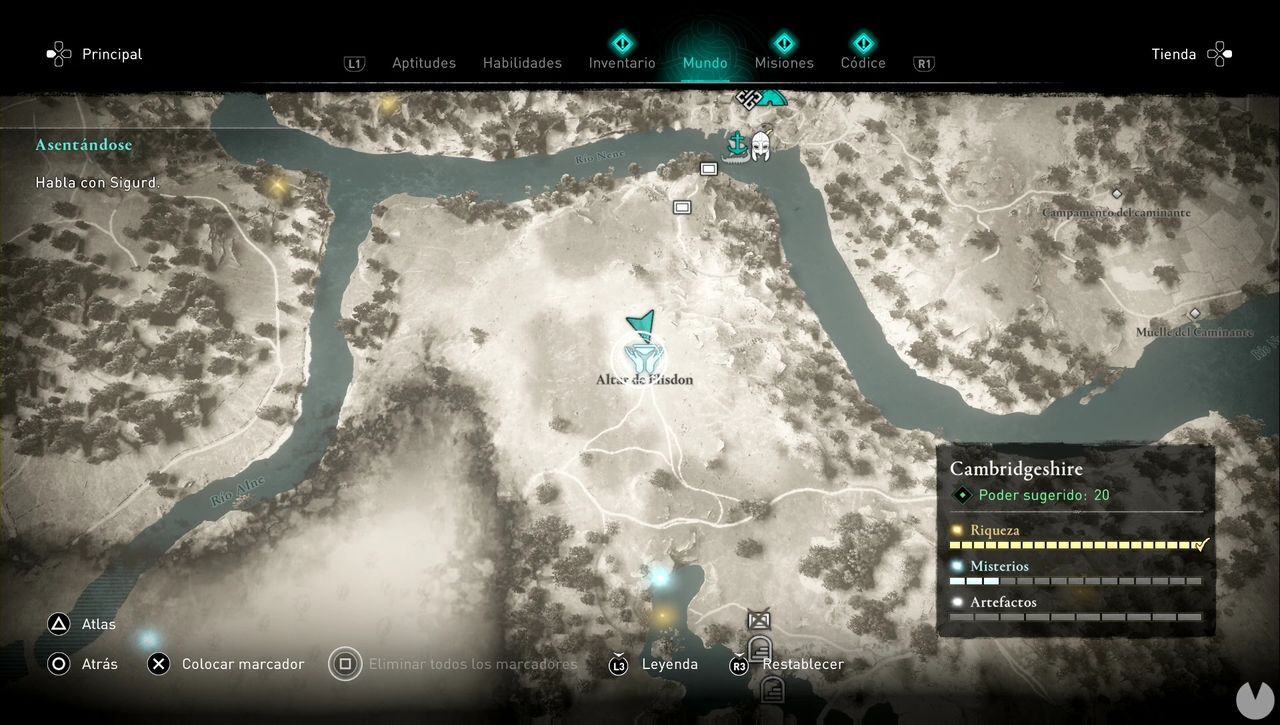Image resolution: width=1280 pixels, height=725 pixels.
Task: Expand the Cambridgeshire region info panel
Action: click(1016, 468)
